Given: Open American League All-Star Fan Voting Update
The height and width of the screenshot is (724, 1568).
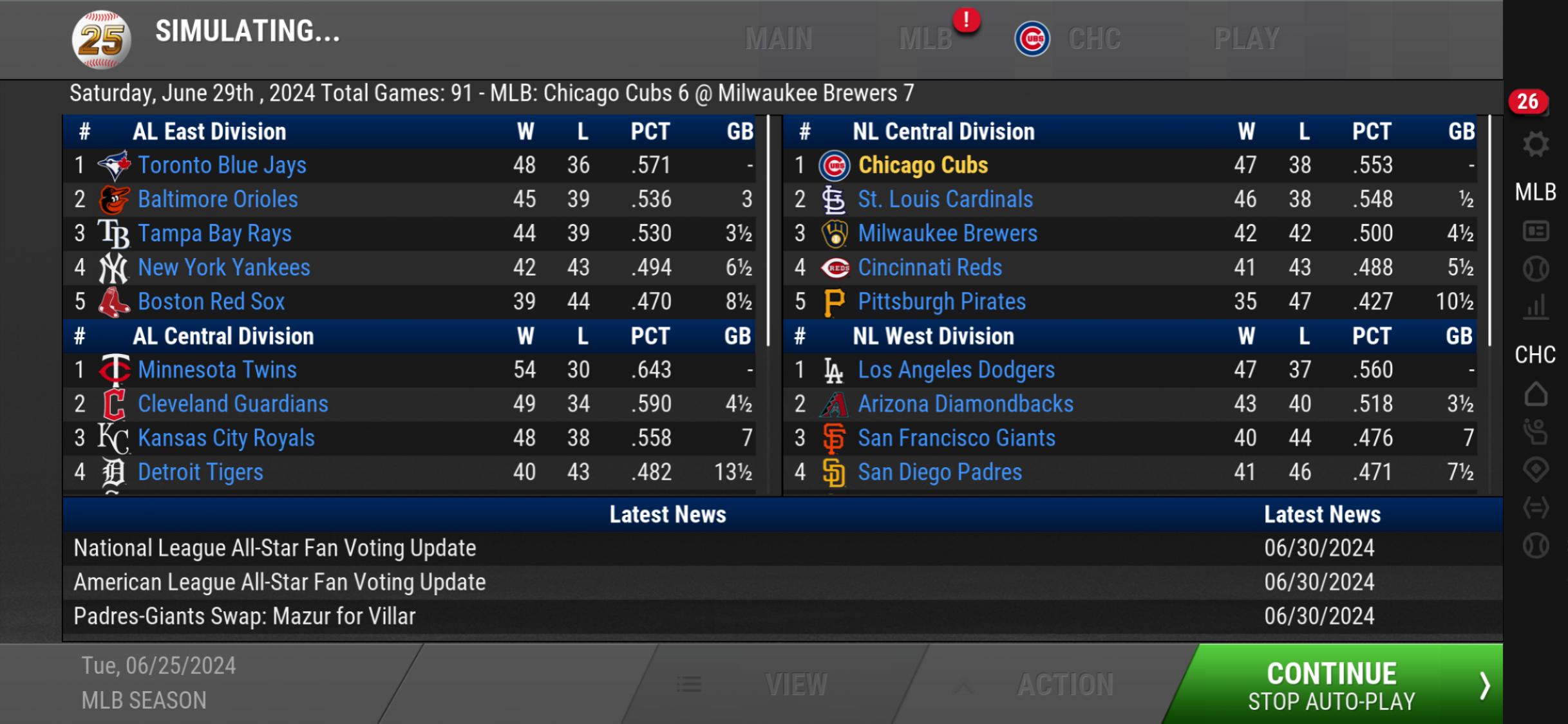Looking at the screenshot, I should [279, 582].
